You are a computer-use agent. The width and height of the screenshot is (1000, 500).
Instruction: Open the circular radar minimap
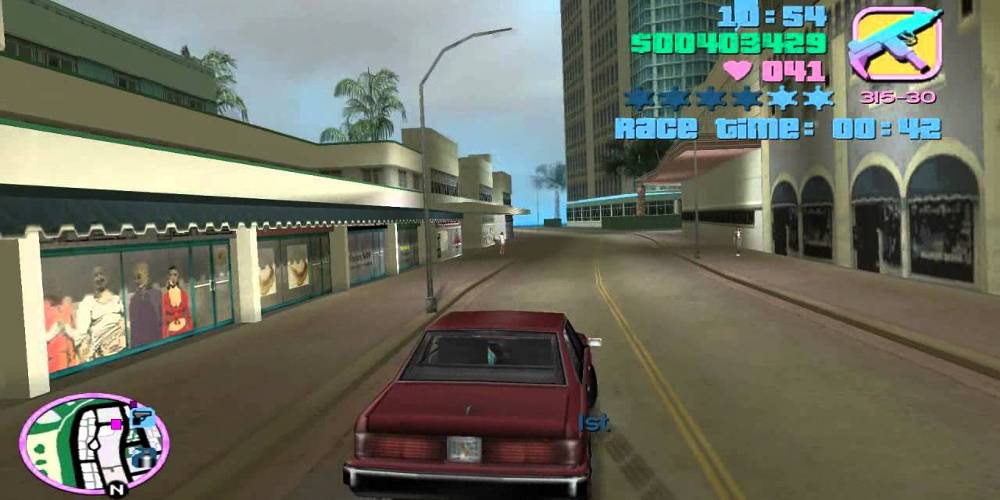(x=93, y=443)
